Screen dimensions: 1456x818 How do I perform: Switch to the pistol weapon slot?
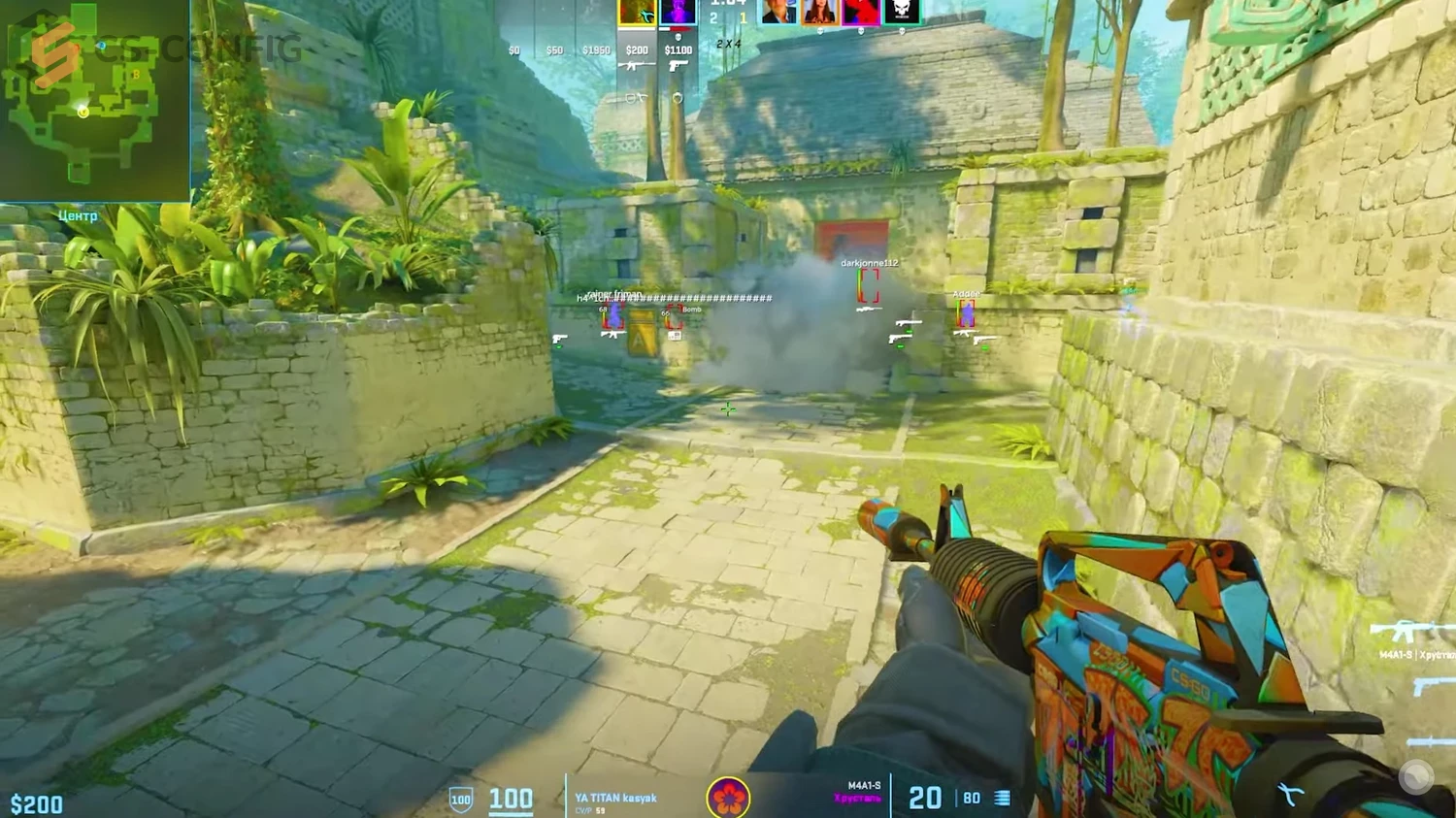tap(1433, 687)
